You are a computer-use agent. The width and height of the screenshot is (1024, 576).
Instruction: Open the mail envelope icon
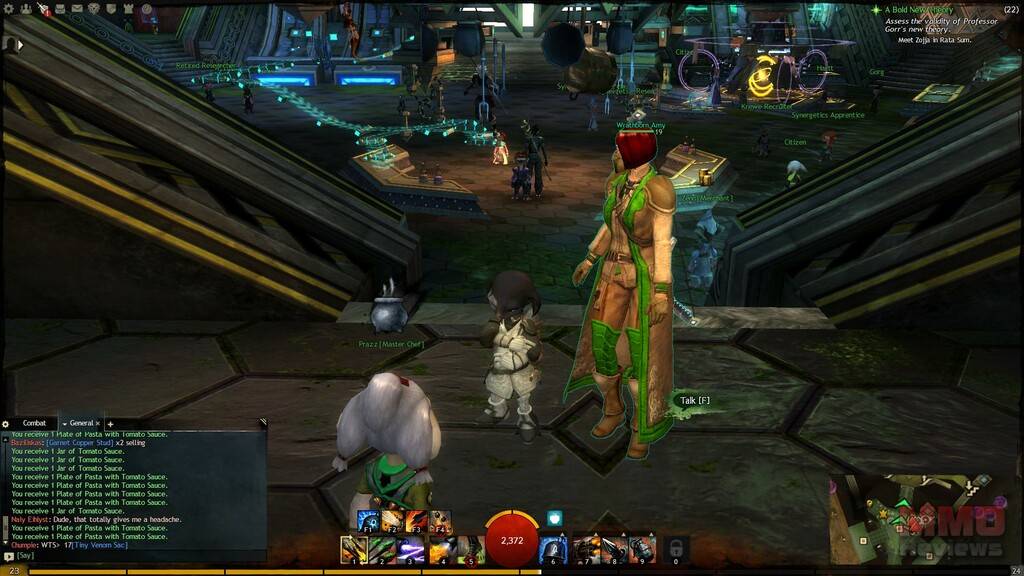click(76, 9)
